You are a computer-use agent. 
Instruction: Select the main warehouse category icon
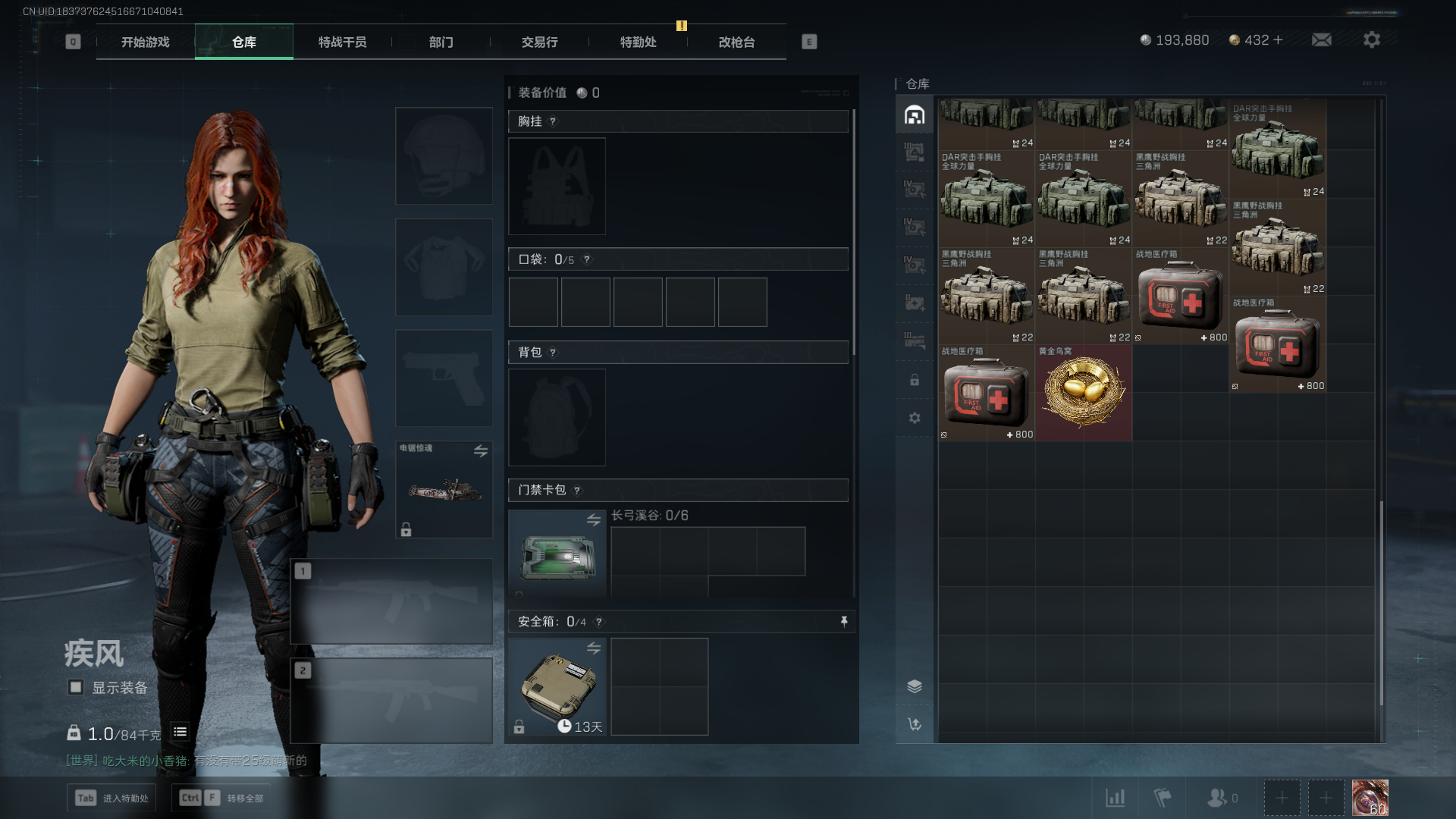point(915,115)
